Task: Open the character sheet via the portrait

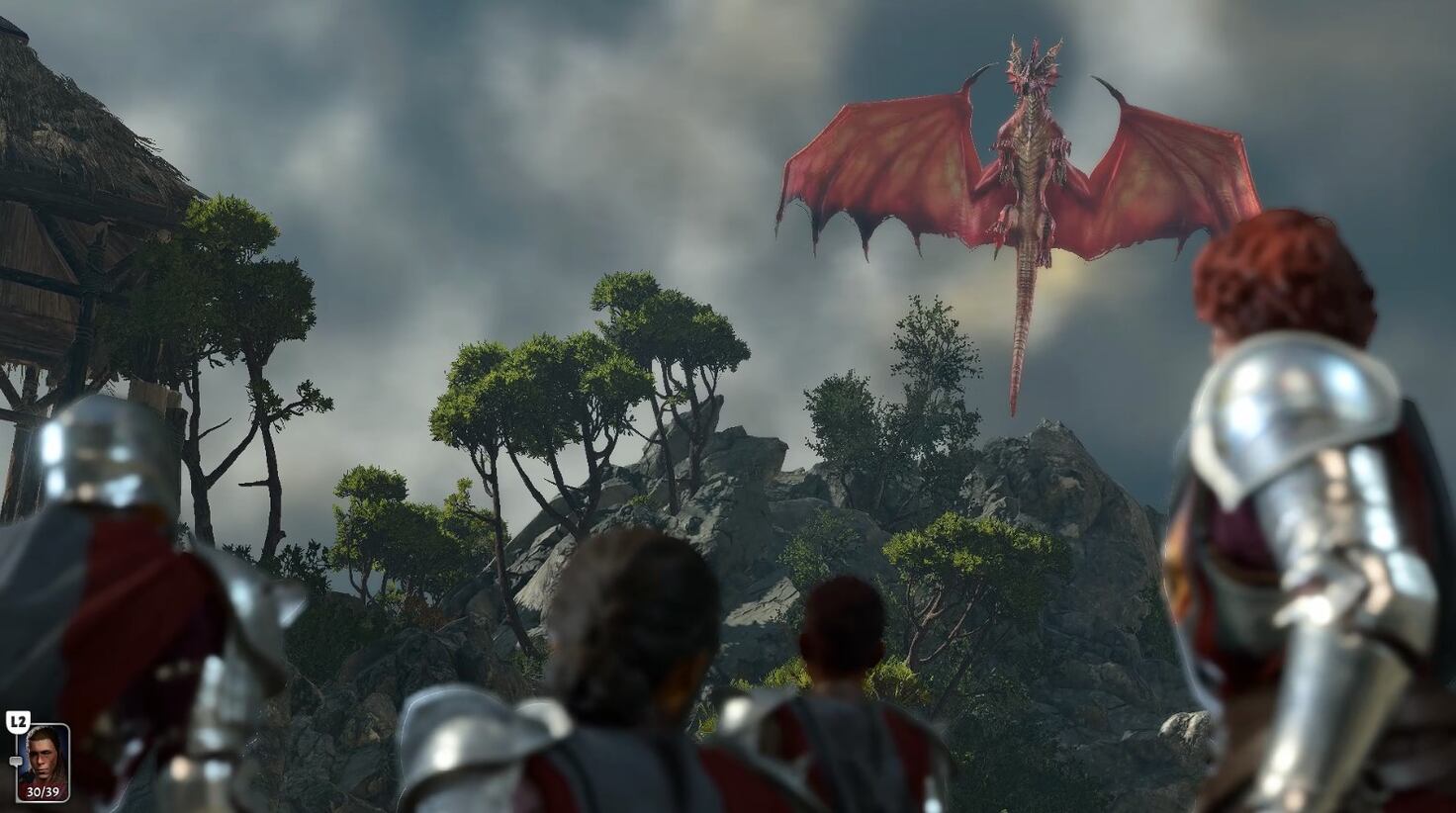Action: click(x=44, y=755)
